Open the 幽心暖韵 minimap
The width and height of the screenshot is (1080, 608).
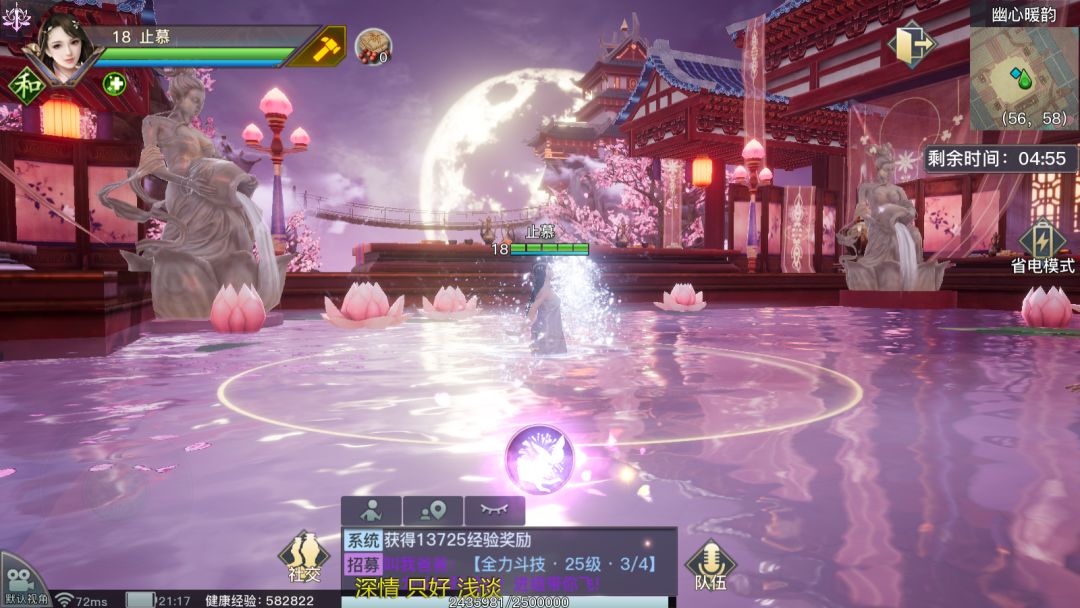(x=1023, y=75)
